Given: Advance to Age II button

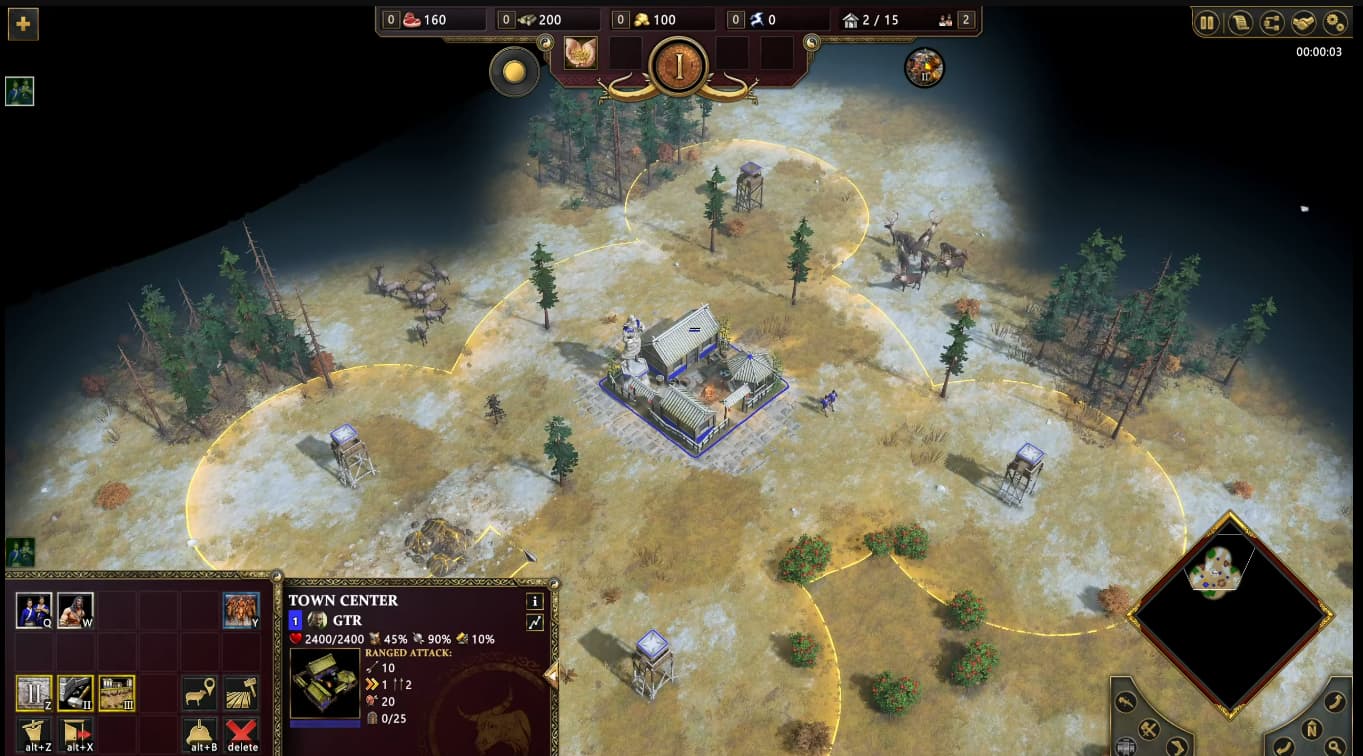Looking at the screenshot, I should point(34,693).
